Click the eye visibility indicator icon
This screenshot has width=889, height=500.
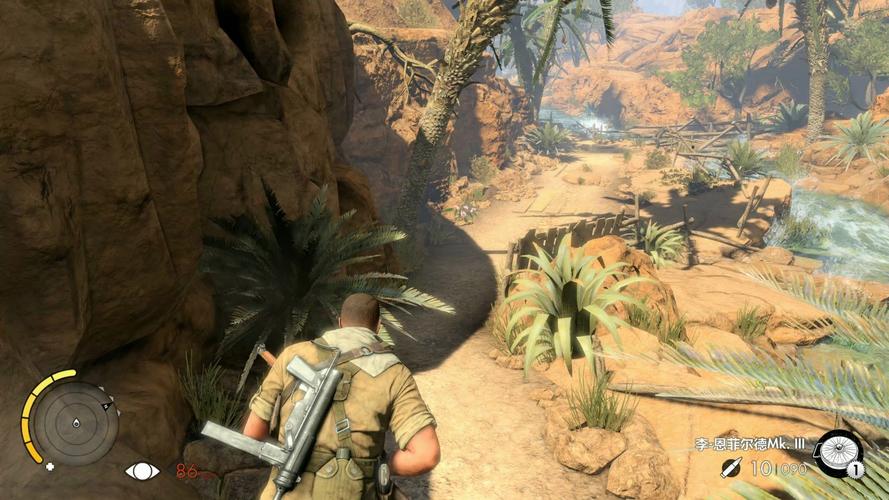[139, 470]
